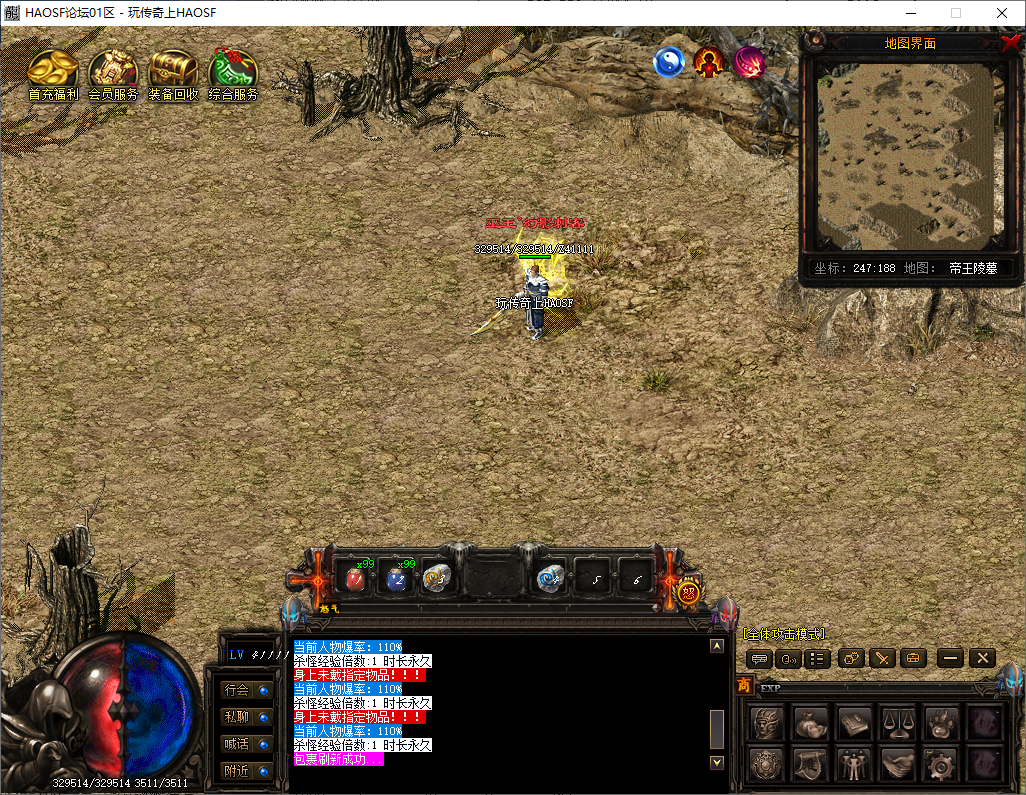
Task: Toggle the 私聊 private chat channel
Action: click(247, 717)
